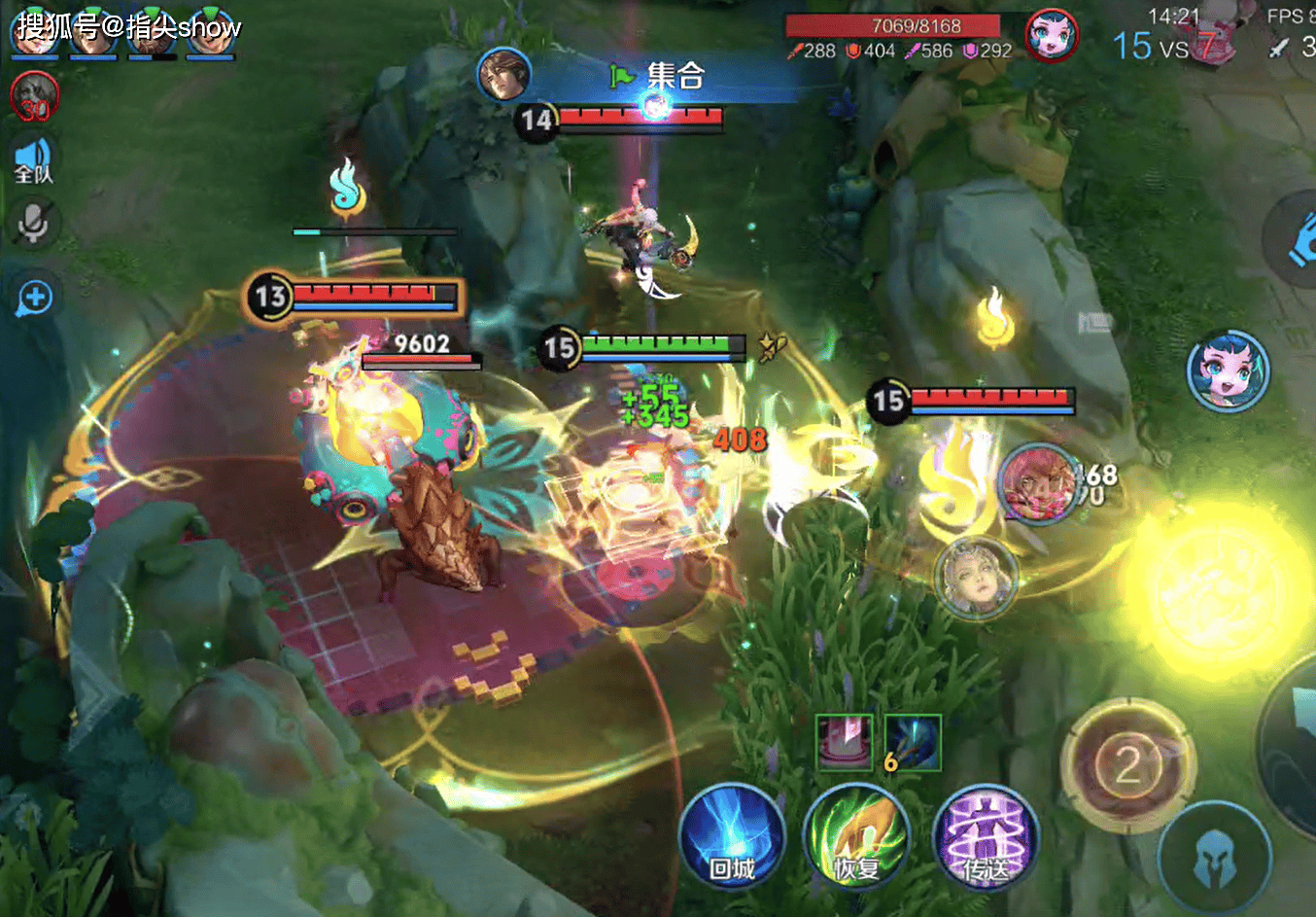Activate the skill button numbered 2
The width and height of the screenshot is (1316, 917).
[x=1127, y=765]
